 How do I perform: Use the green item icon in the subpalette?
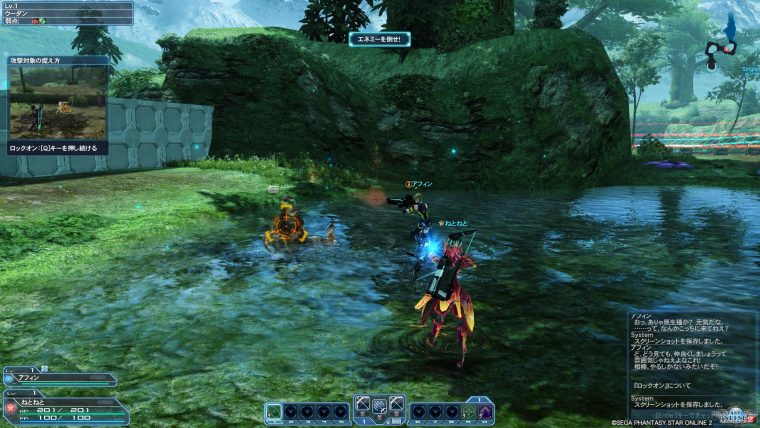click(467, 411)
